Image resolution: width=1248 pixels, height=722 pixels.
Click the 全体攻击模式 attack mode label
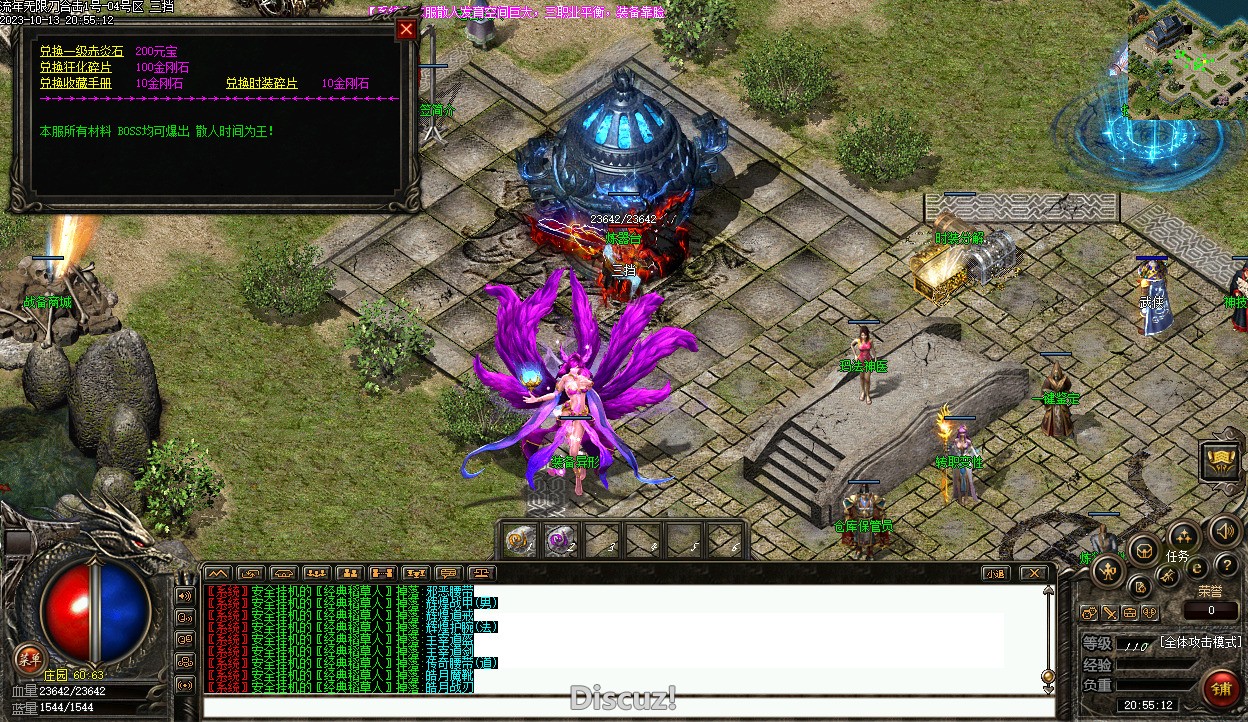coord(1200,642)
